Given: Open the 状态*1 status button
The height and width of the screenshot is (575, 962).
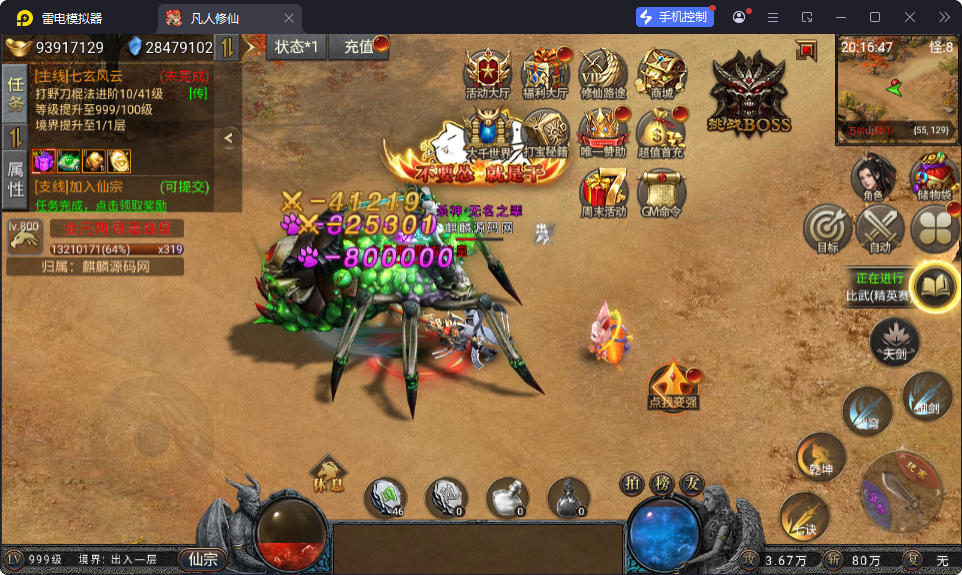Looking at the screenshot, I should pos(297,47).
